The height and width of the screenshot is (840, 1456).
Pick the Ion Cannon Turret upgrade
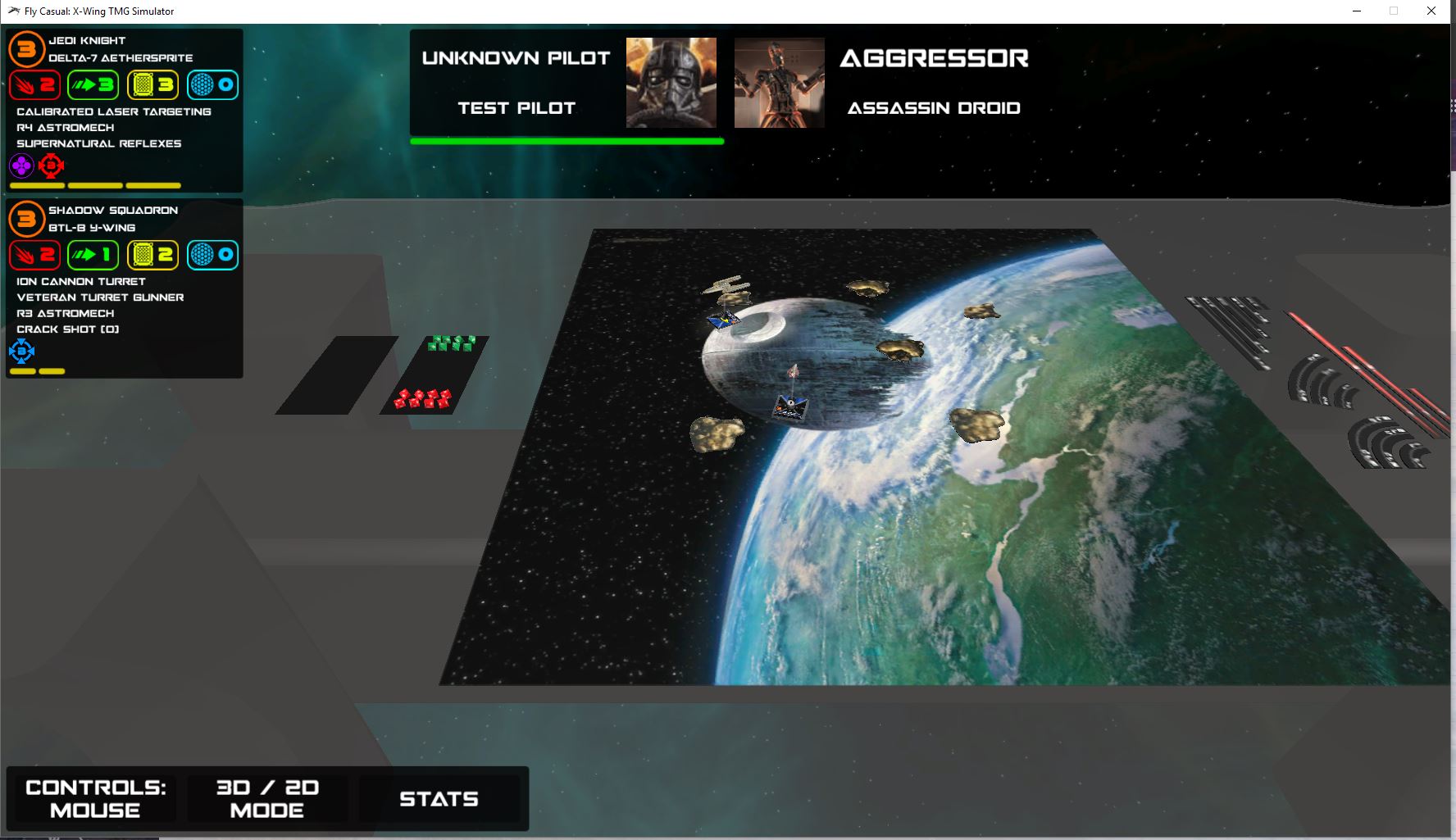click(81, 281)
